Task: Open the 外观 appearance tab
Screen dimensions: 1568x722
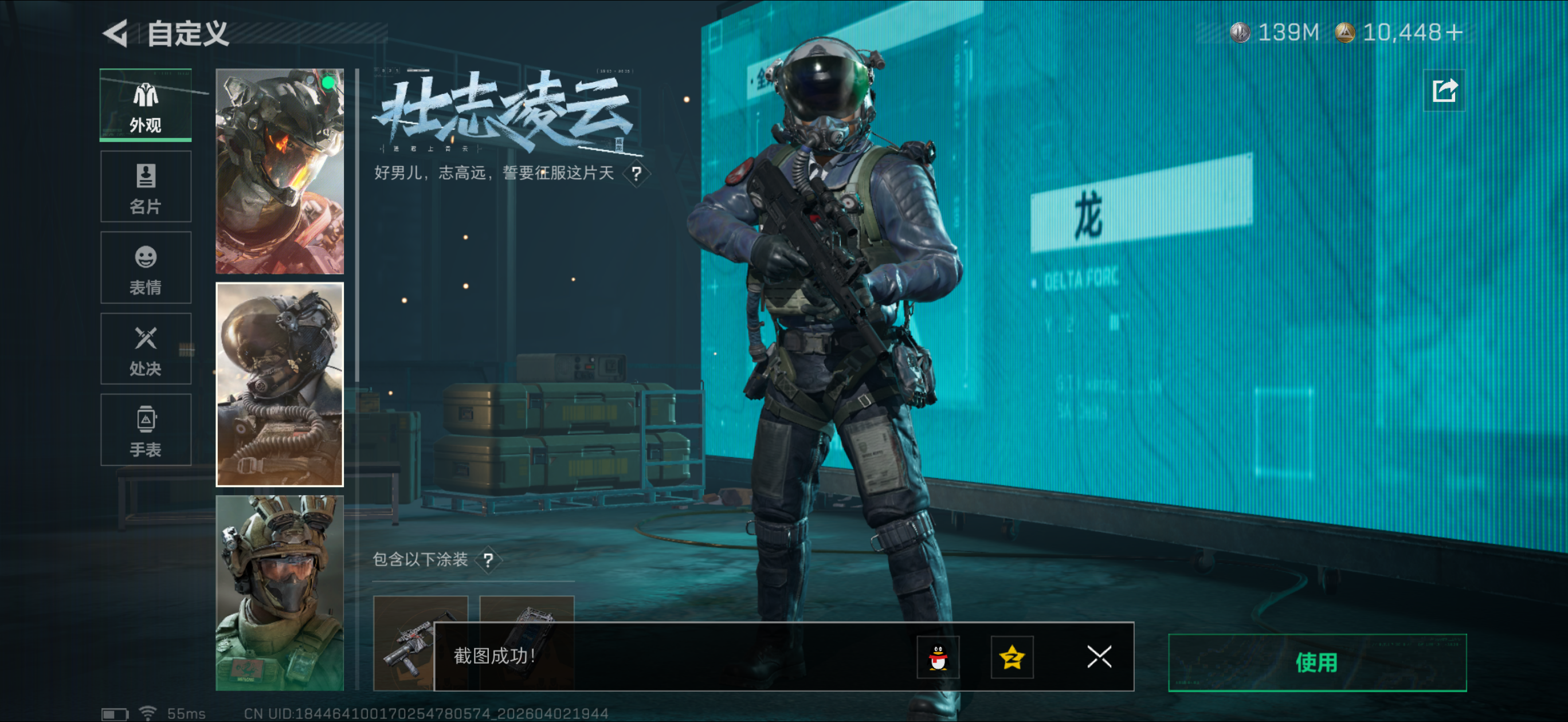Action: click(145, 105)
